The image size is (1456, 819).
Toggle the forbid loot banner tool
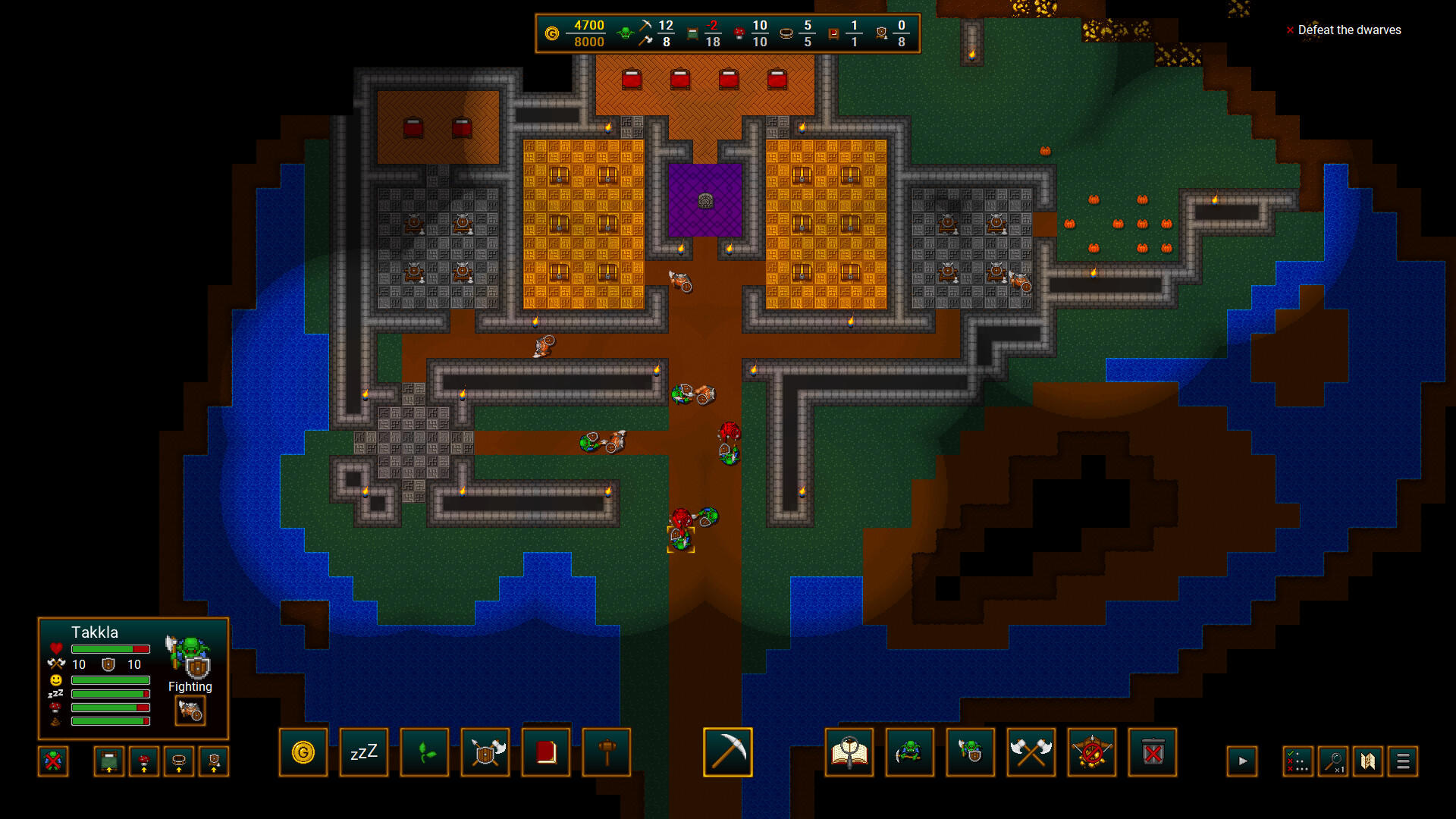coord(1092,752)
